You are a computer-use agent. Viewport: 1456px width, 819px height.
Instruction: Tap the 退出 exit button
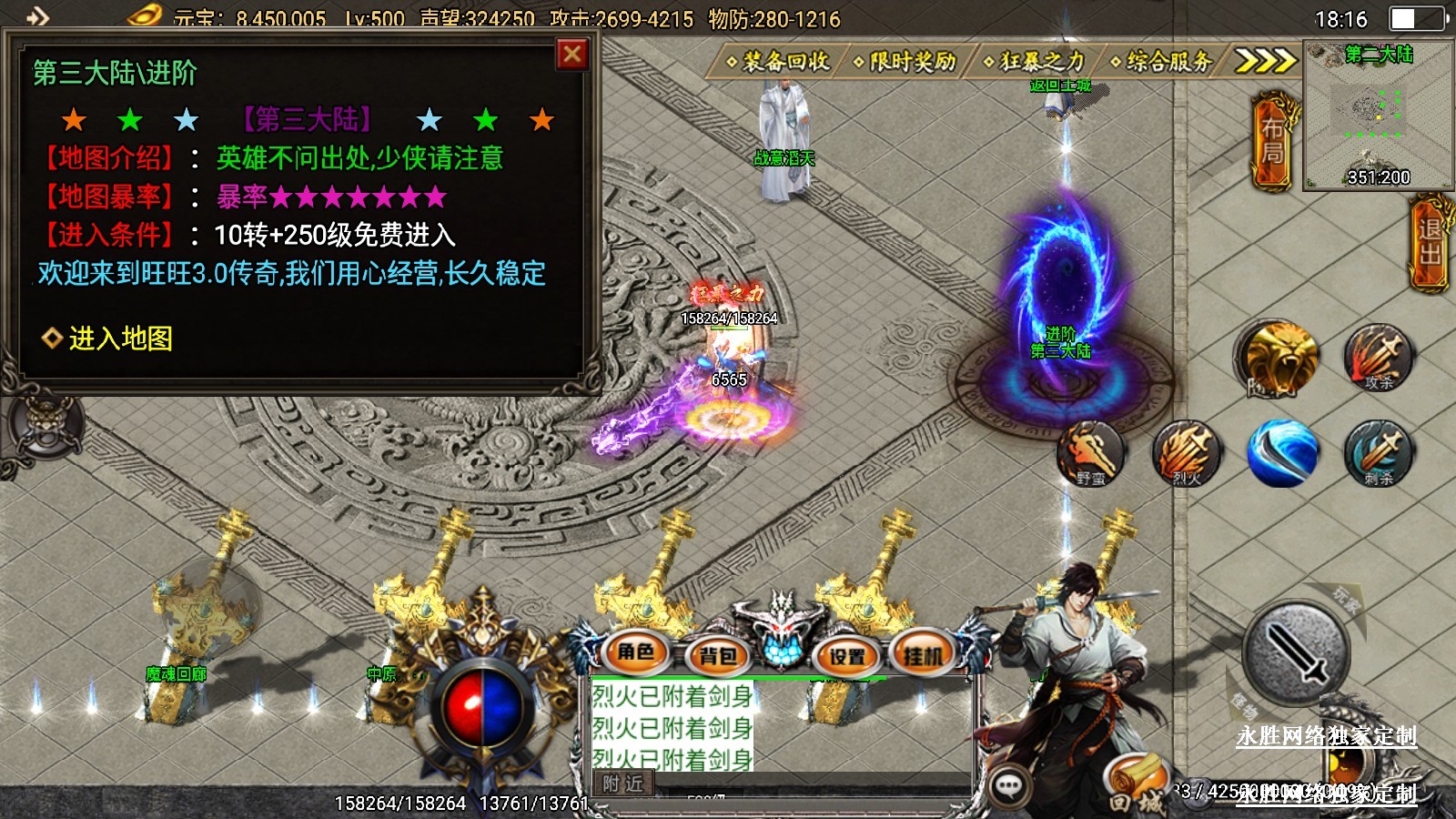1430,242
